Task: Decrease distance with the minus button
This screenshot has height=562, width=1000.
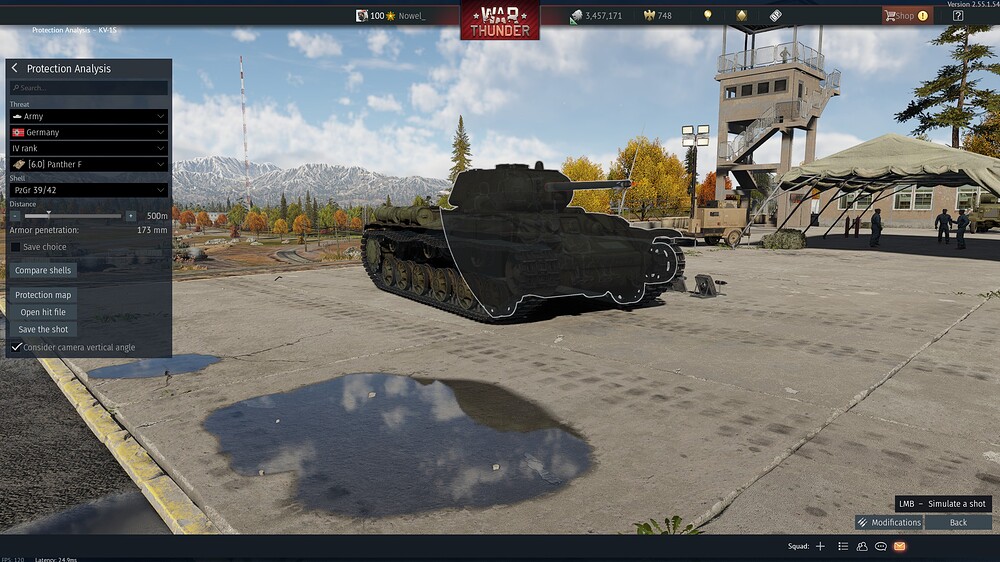Action: pyautogui.click(x=15, y=215)
